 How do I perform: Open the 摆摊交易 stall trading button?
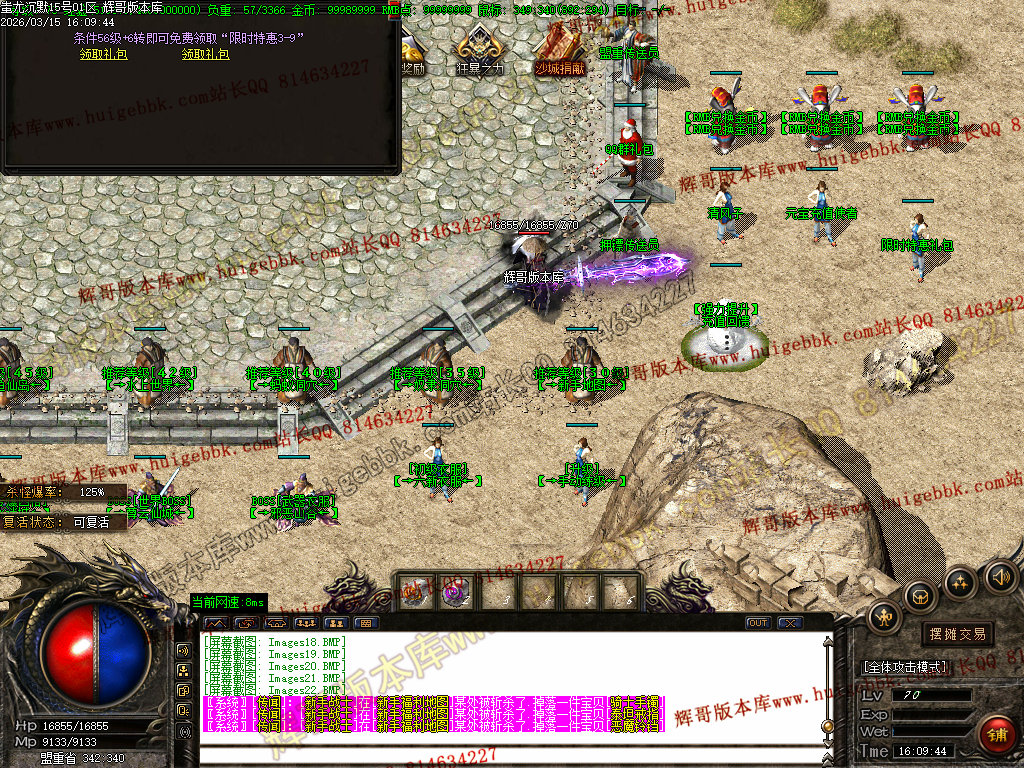click(957, 634)
